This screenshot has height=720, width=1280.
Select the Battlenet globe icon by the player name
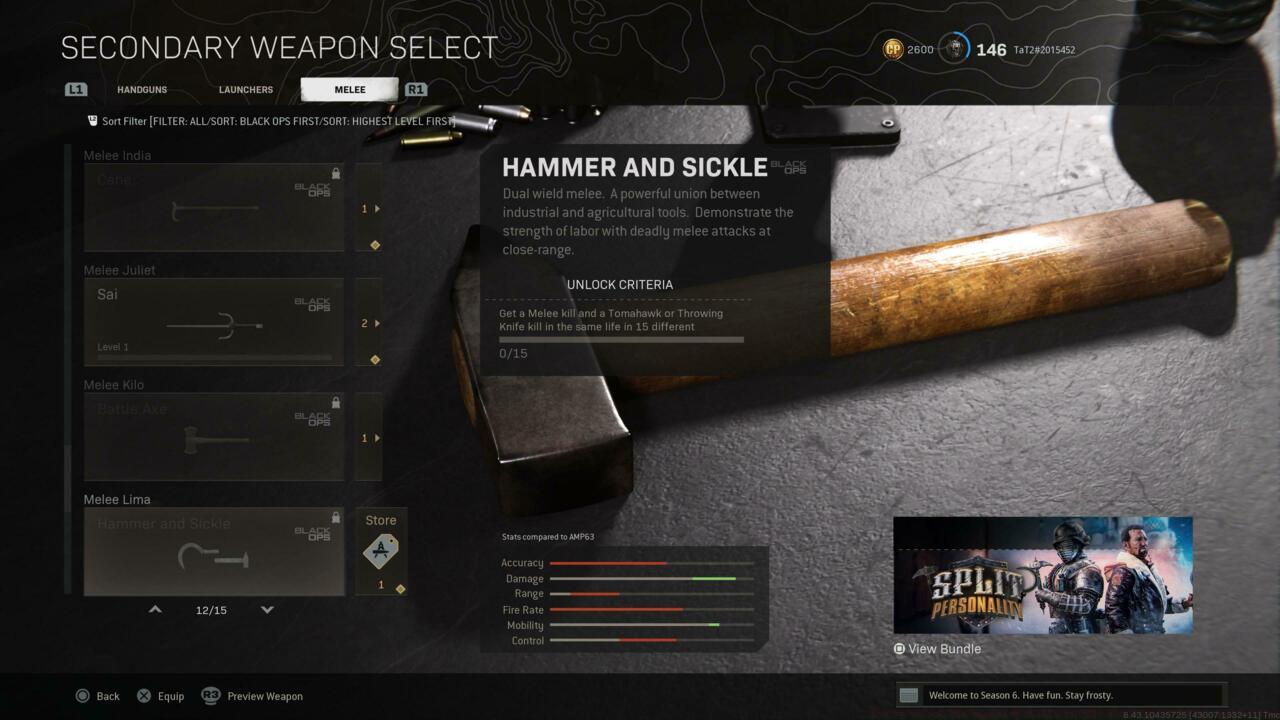957,47
